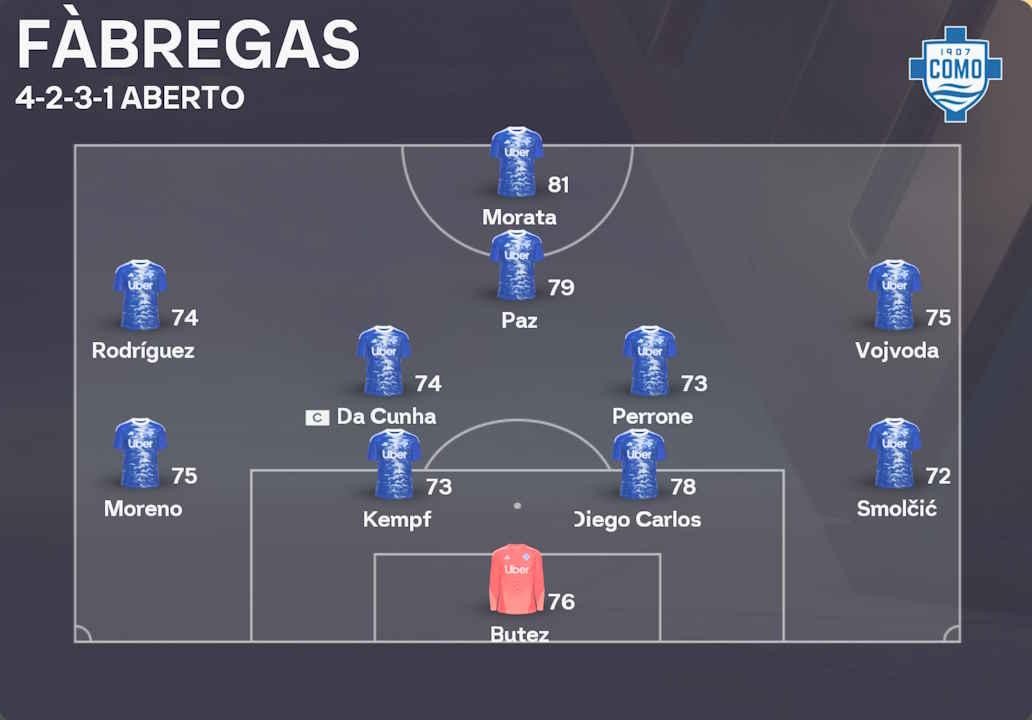Select centre back Kempf
The height and width of the screenshot is (720, 1032).
click(x=394, y=464)
